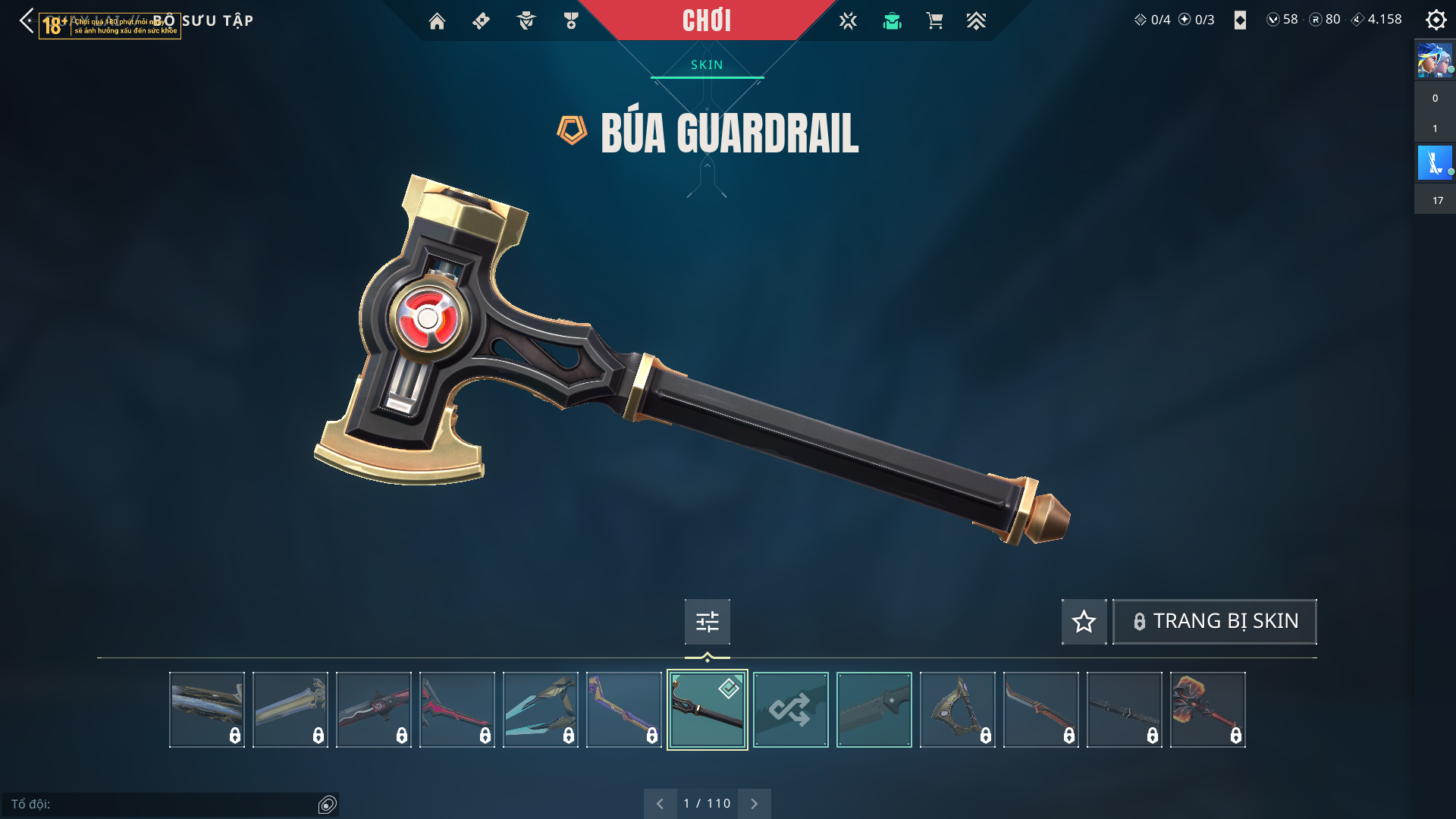Open the home screen icon

pos(437,21)
